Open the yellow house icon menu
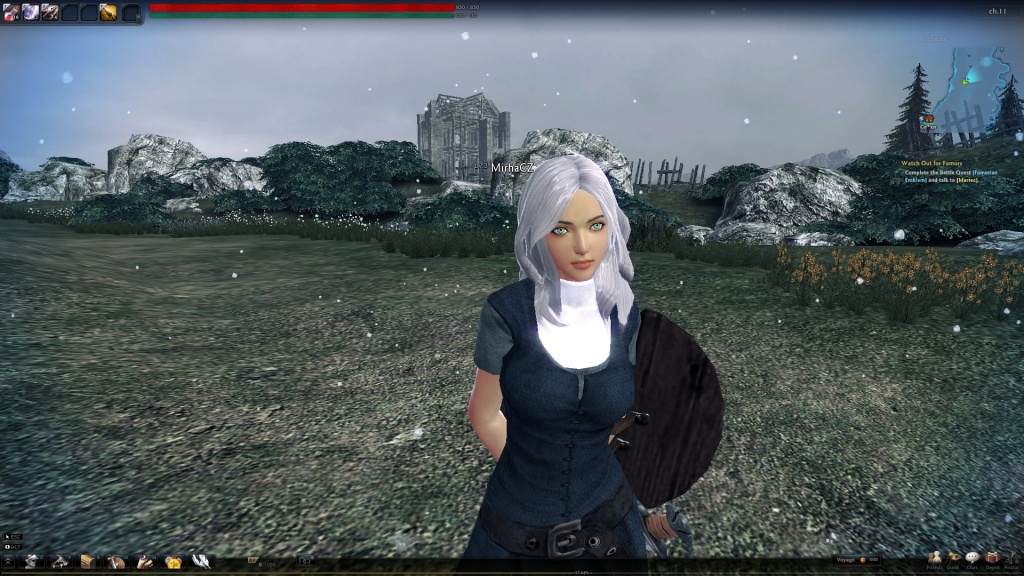Screen dimensions: 1024x576 click(x=173, y=561)
